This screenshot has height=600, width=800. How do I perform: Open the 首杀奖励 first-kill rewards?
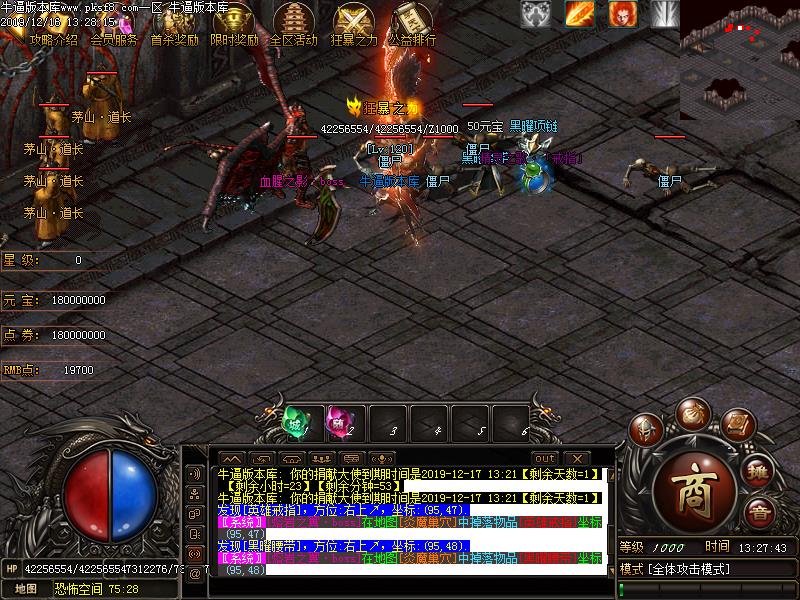tap(174, 25)
